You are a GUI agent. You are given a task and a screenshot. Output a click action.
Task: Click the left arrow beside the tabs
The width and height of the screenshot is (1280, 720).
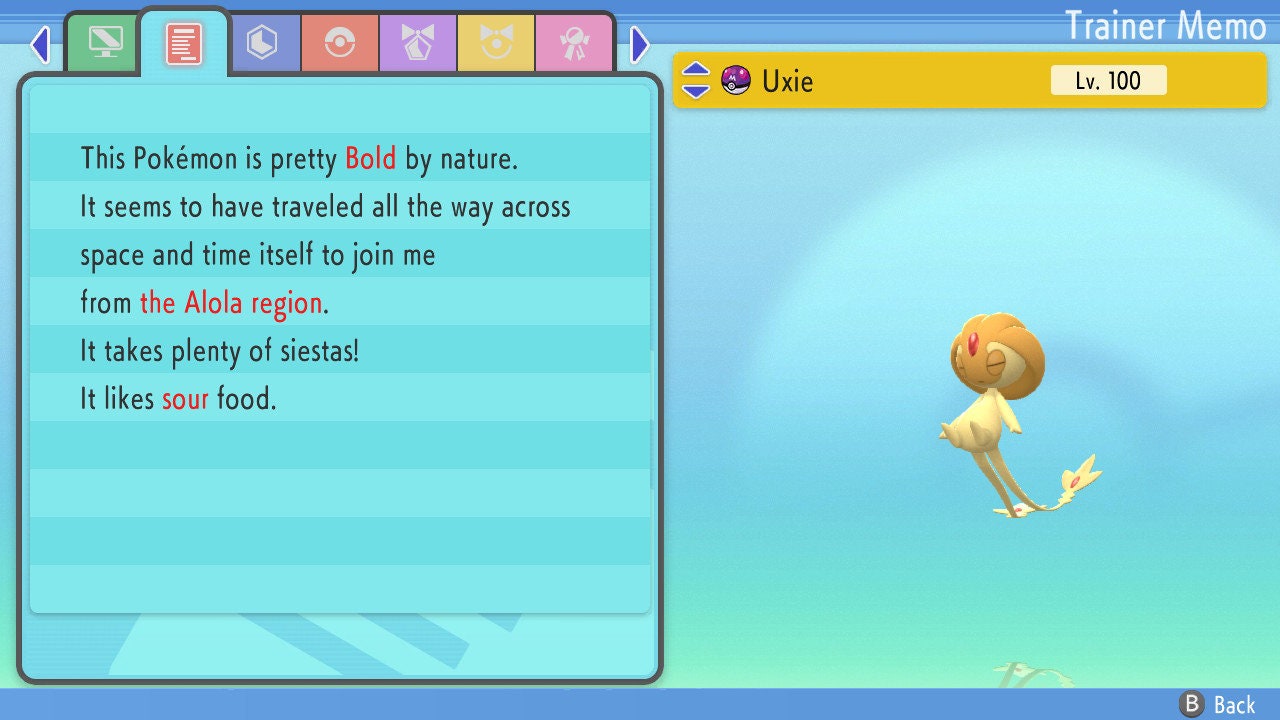pyautogui.click(x=40, y=44)
